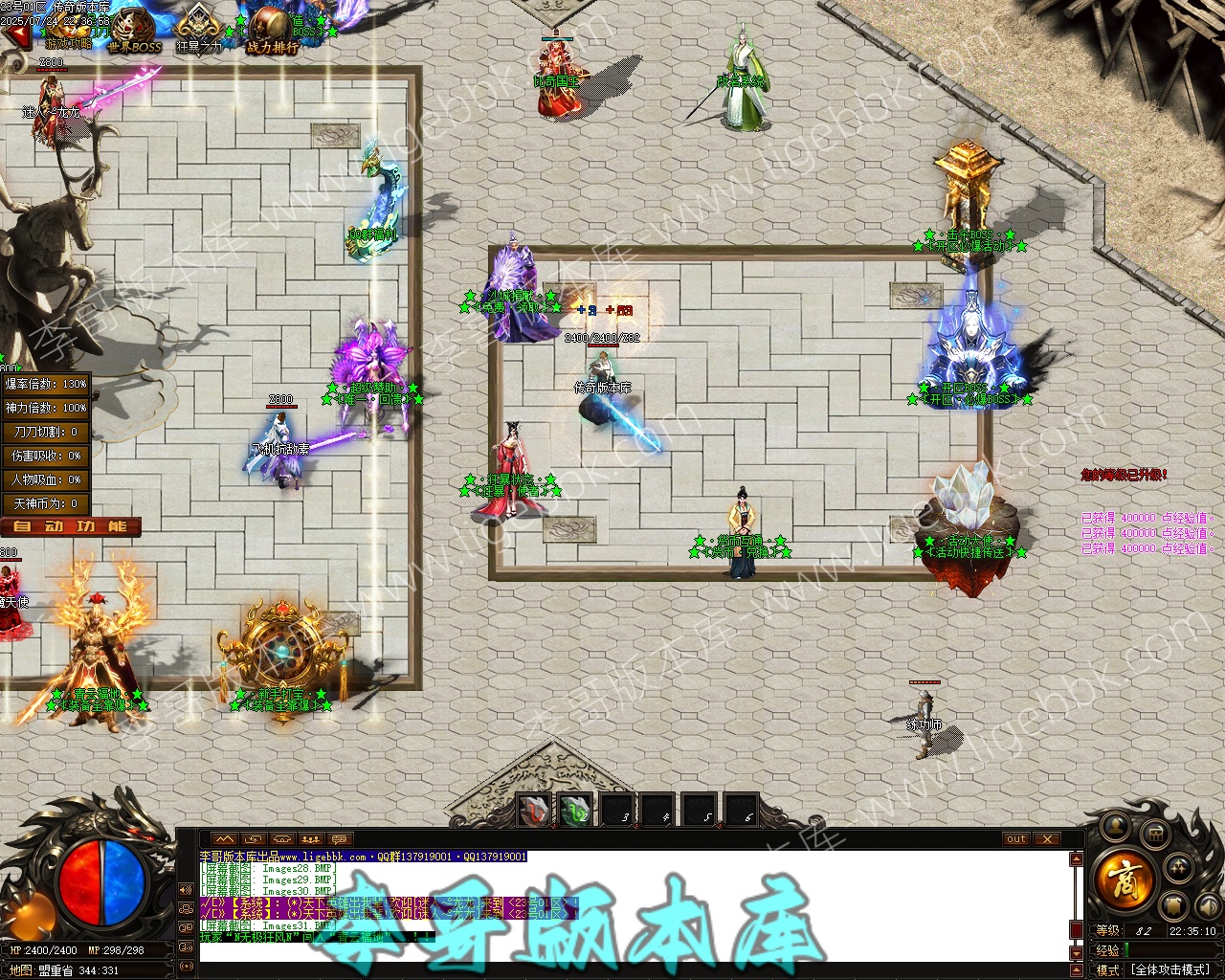Viewport: 1225px width, 980px height.
Task: Show the 战力排行 drum ranking
Action: pos(272,31)
